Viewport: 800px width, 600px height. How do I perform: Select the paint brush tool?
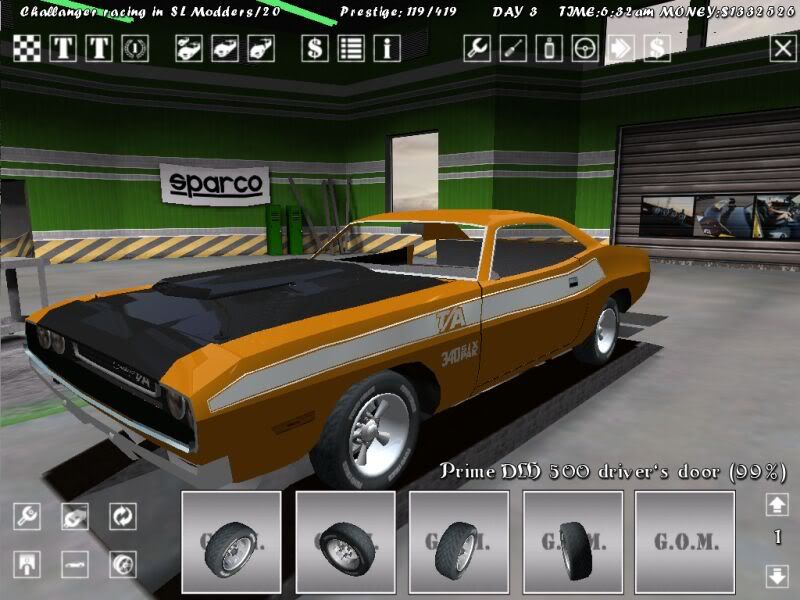coord(513,48)
